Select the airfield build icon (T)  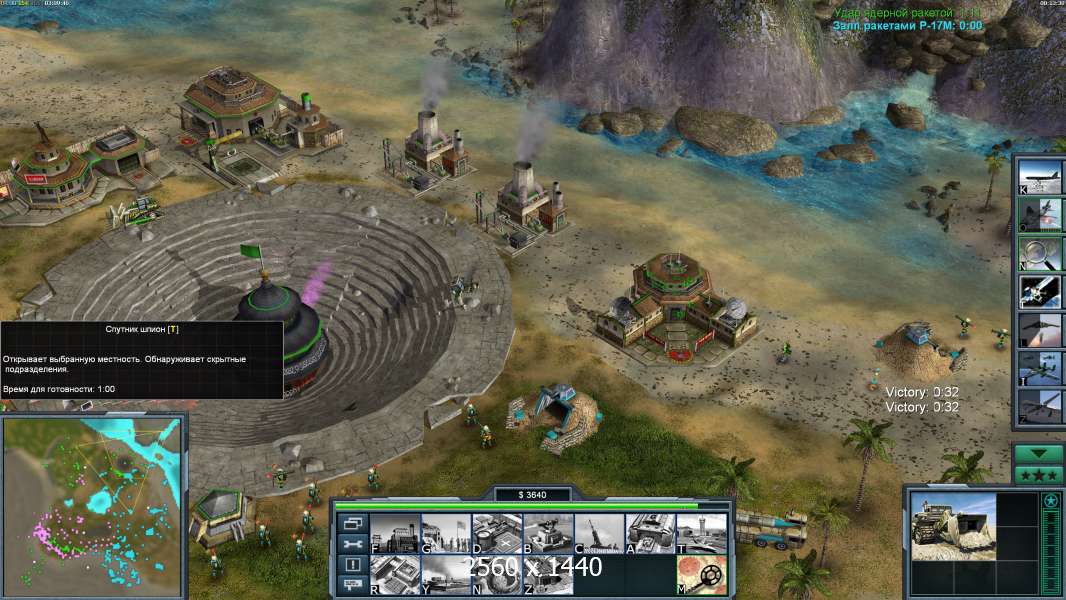701,533
